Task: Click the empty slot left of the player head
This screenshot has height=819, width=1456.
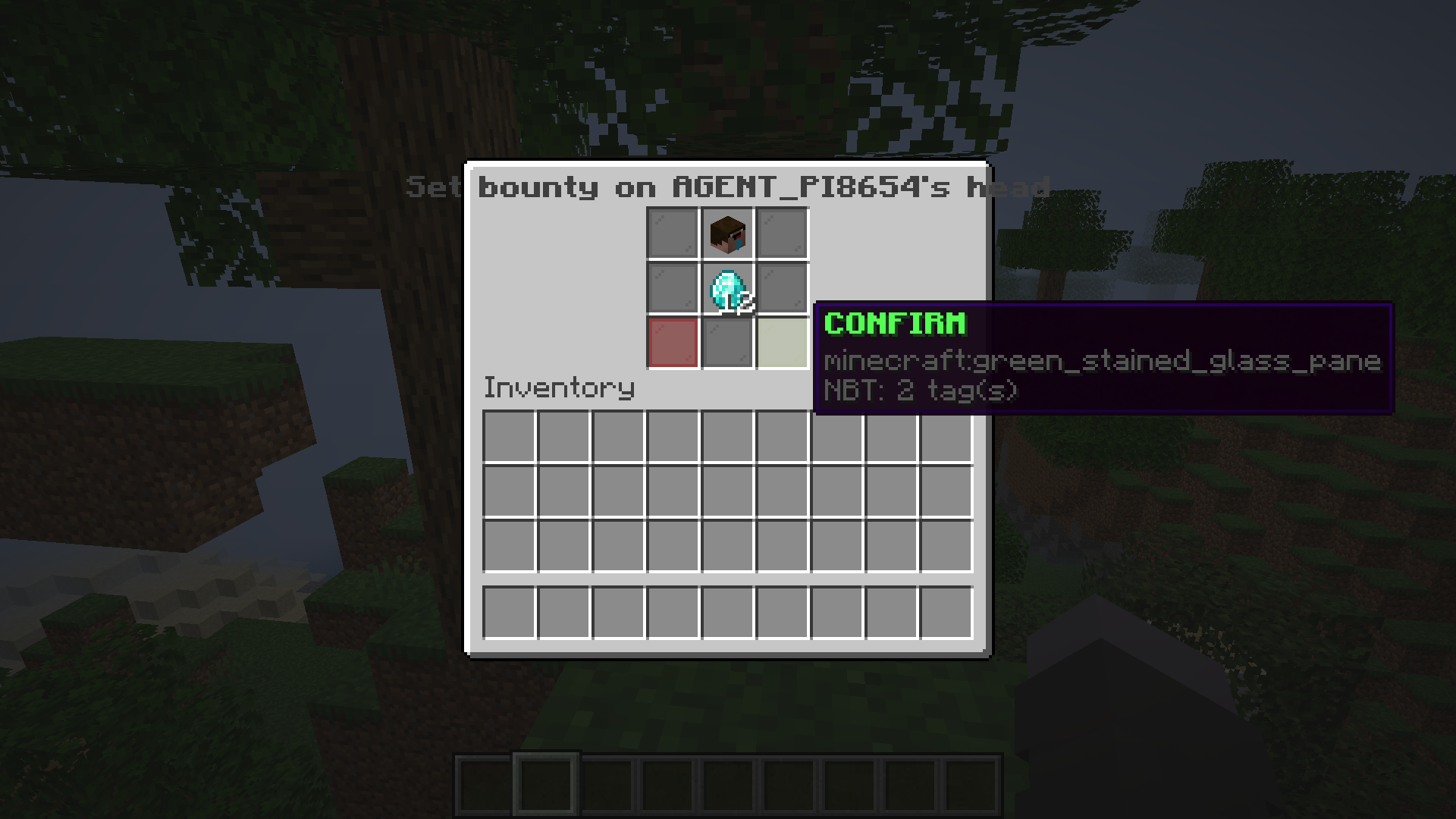Action: 673,234
